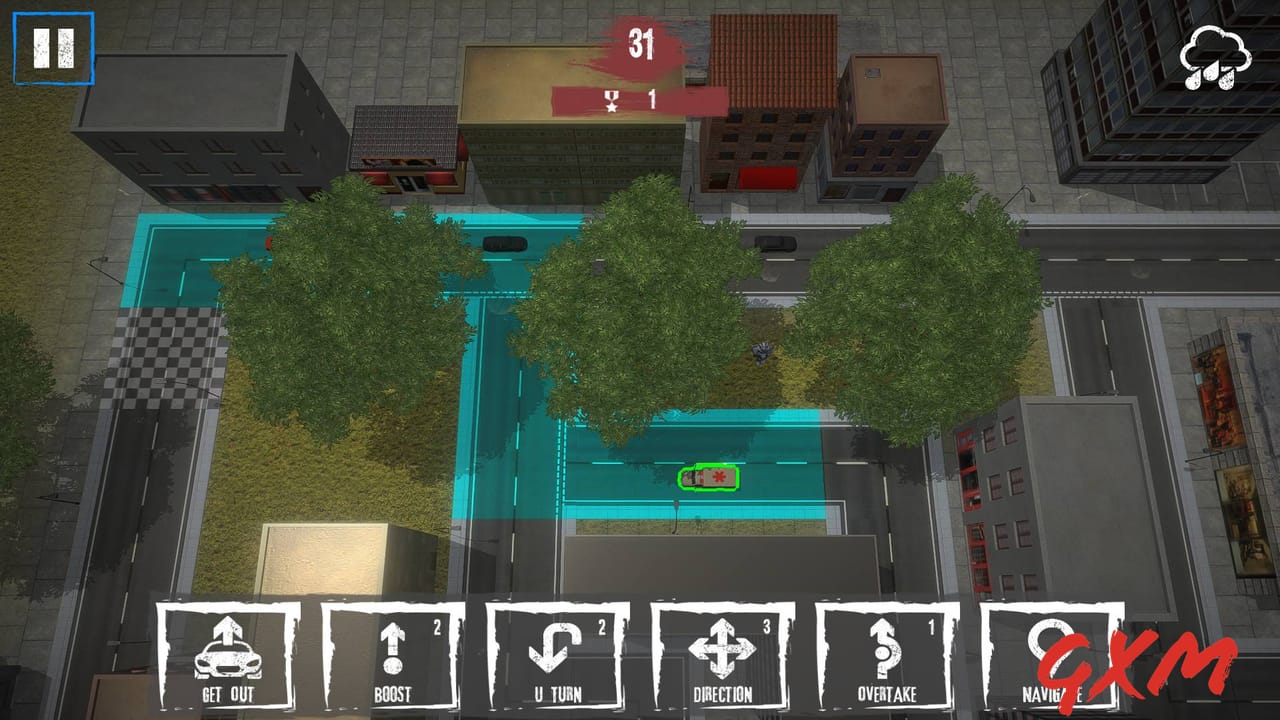This screenshot has width=1280, height=720.
Task: Select the medal trophy icon below the score
Action: [x=610, y=99]
